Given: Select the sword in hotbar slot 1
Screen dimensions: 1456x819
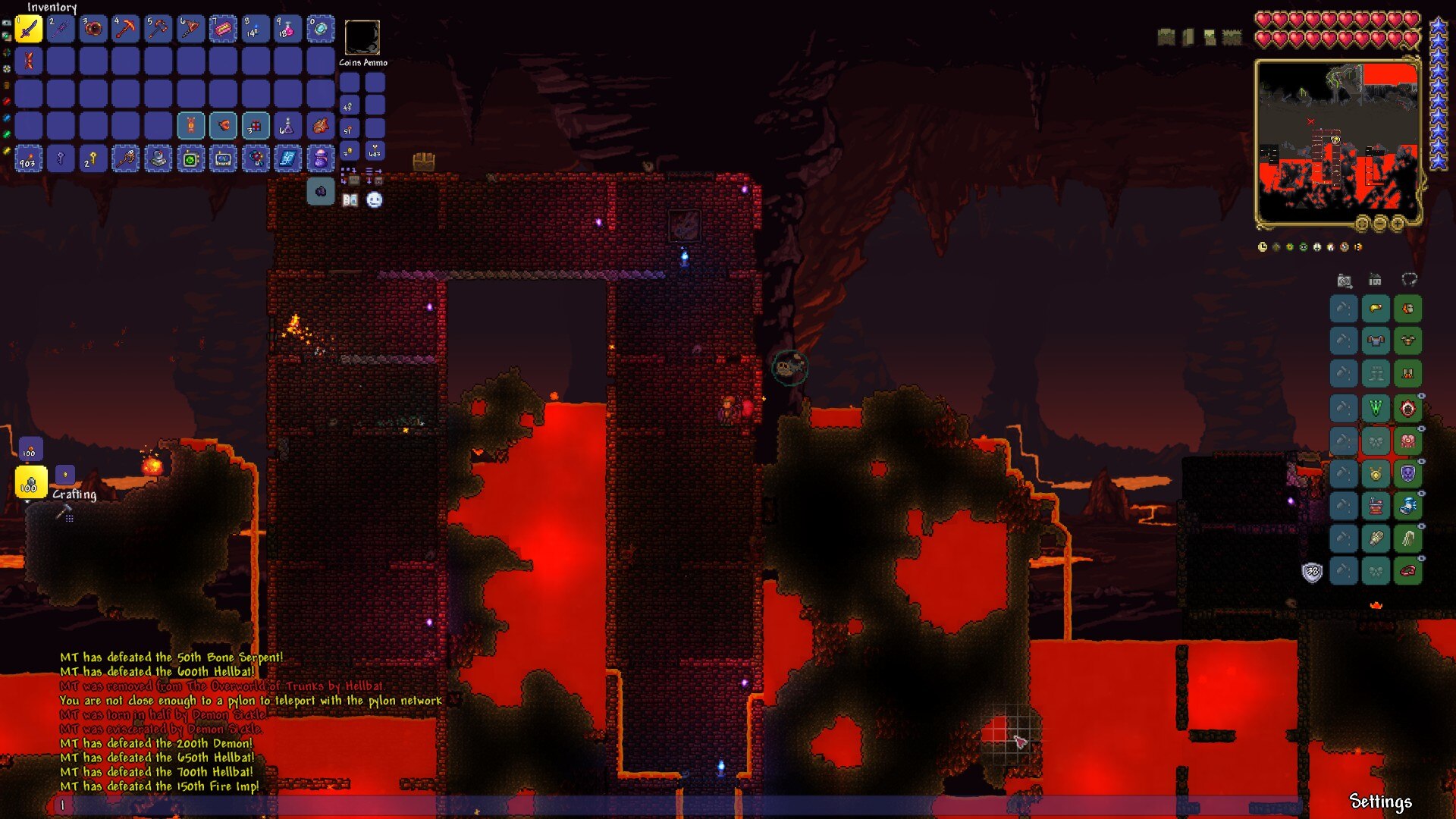Looking at the screenshot, I should (x=29, y=29).
